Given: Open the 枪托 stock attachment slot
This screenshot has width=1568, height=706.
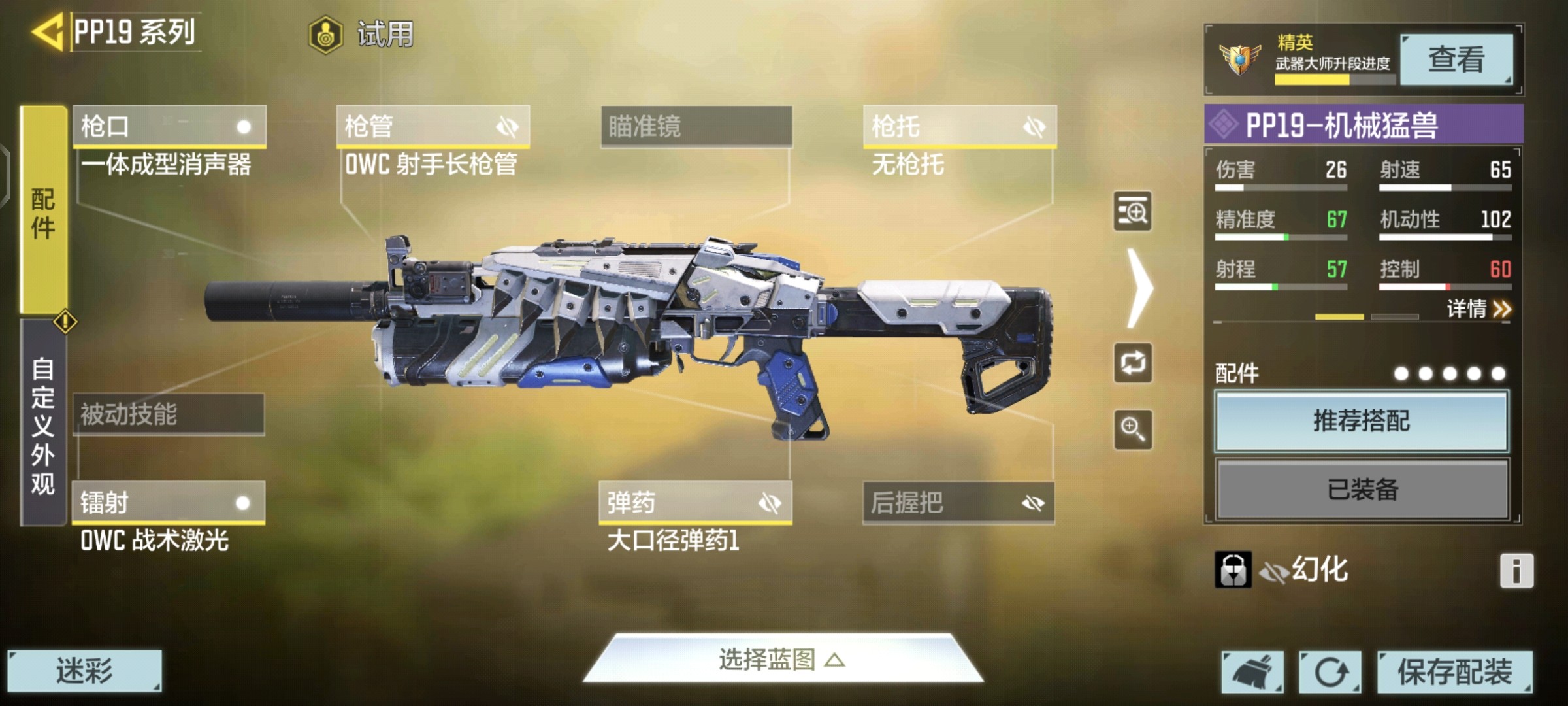Looking at the screenshot, I should pos(960,126).
